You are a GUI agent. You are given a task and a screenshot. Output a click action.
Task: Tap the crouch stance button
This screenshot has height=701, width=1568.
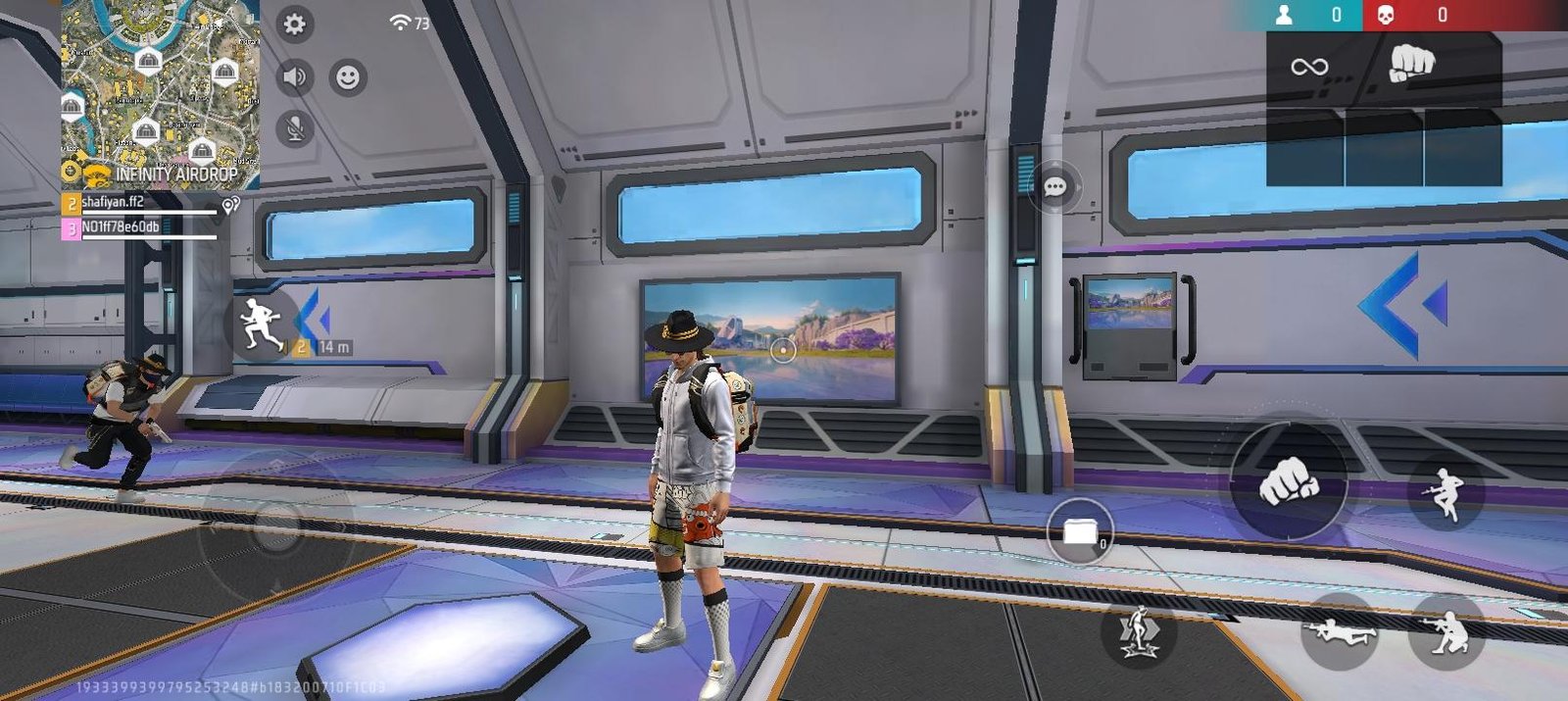(x=1445, y=632)
